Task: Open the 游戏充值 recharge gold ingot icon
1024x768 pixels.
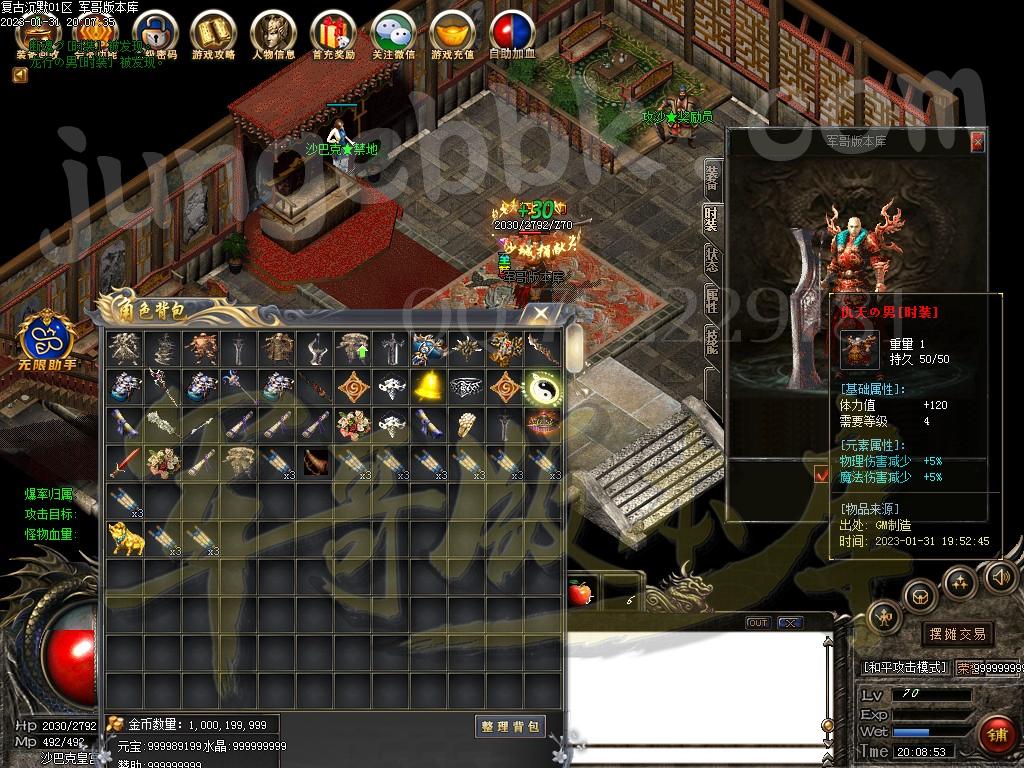Action: [x=453, y=33]
